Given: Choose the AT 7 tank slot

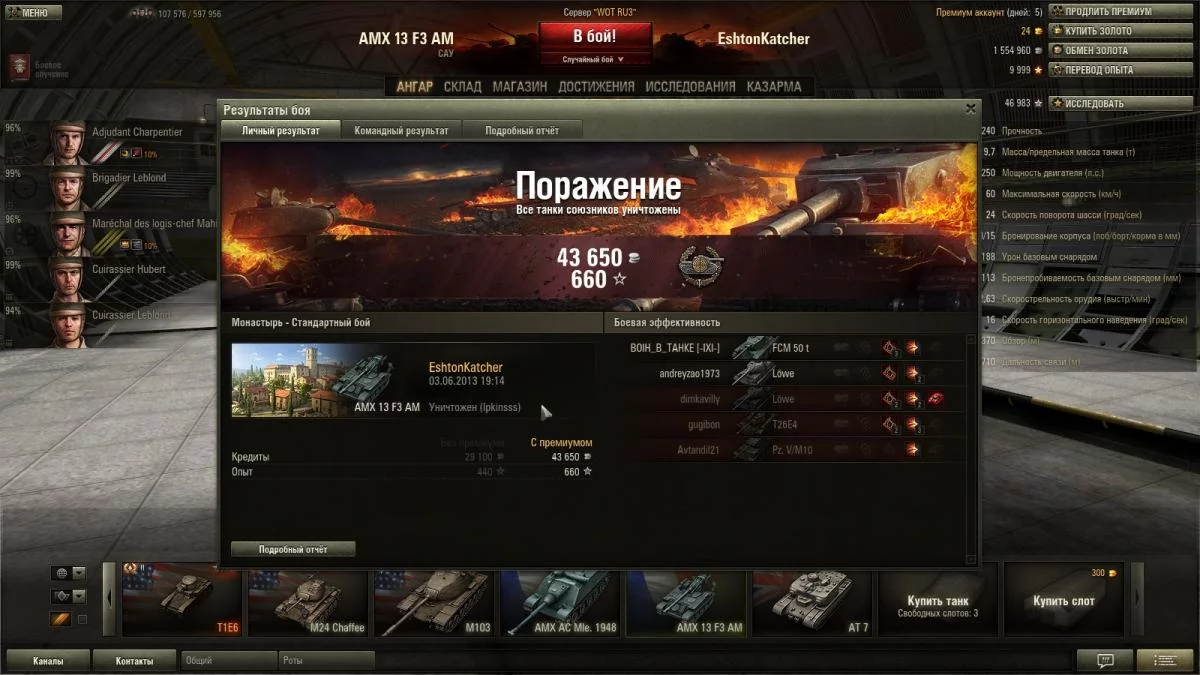Looking at the screenshot, I should pos(810,600).
